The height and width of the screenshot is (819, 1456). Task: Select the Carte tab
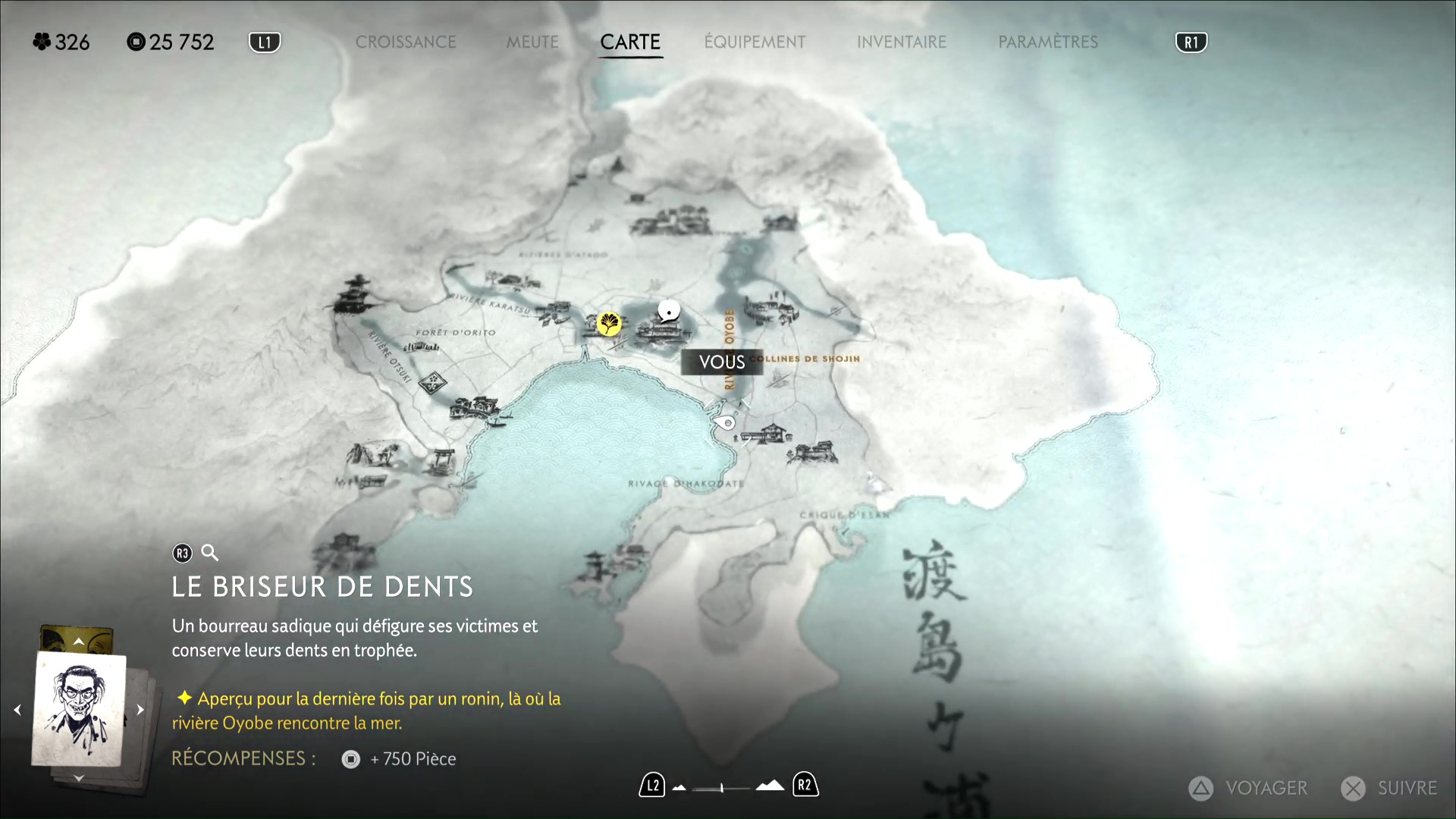coord(630,42)
